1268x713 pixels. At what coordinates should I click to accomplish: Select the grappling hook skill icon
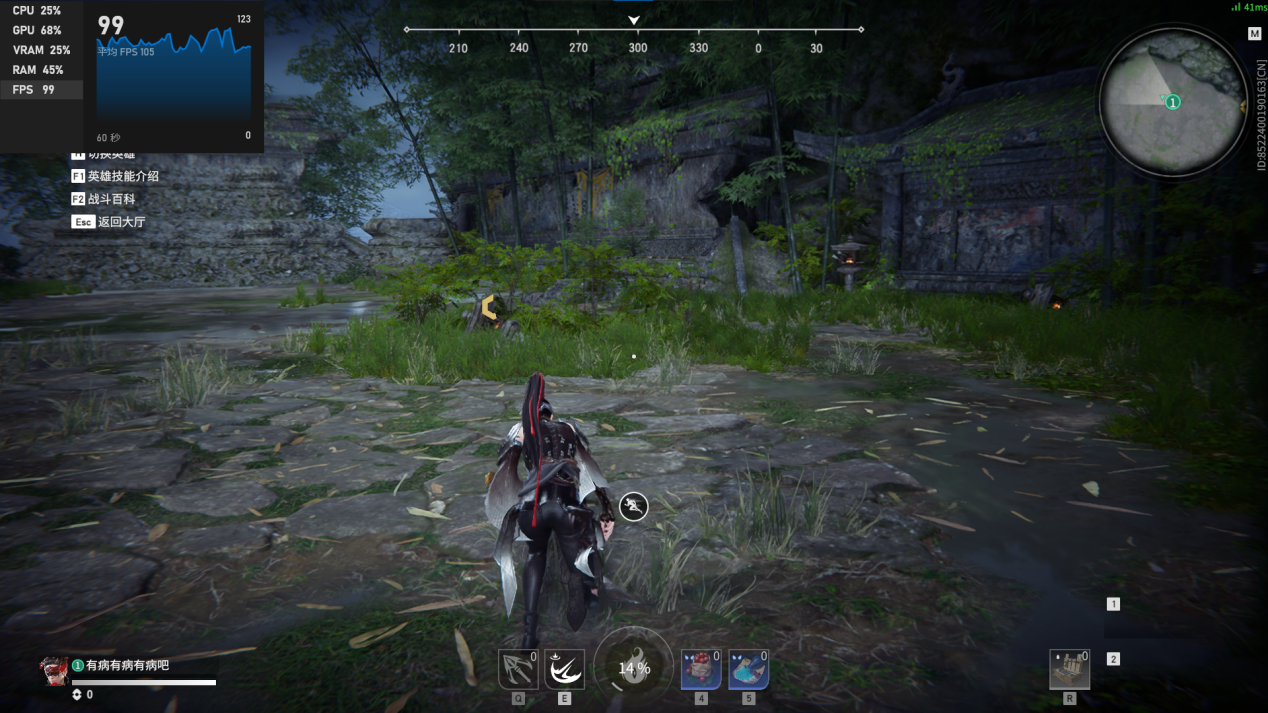[518, 670]
